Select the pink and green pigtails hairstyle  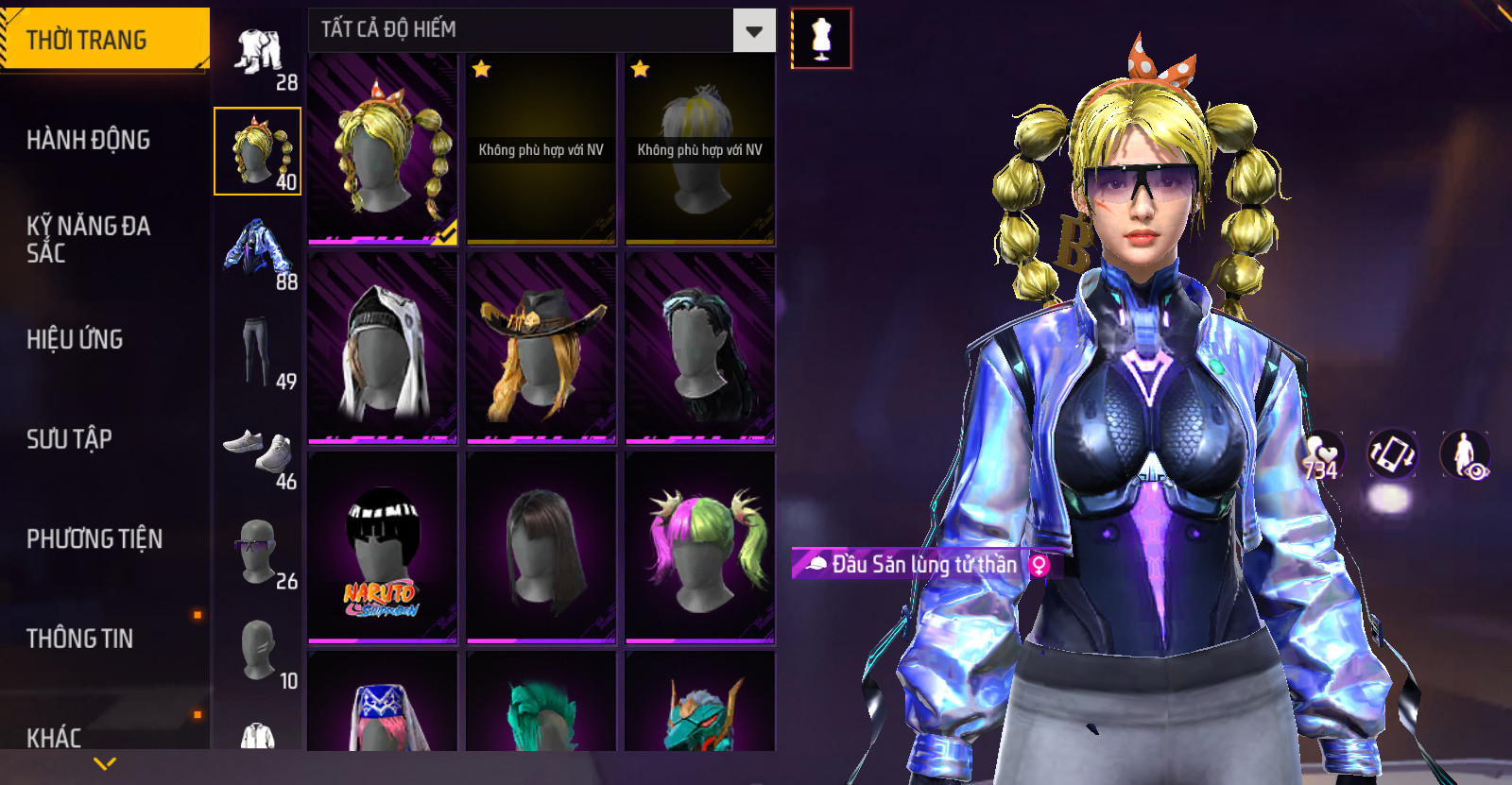click(x=700, y=548)
